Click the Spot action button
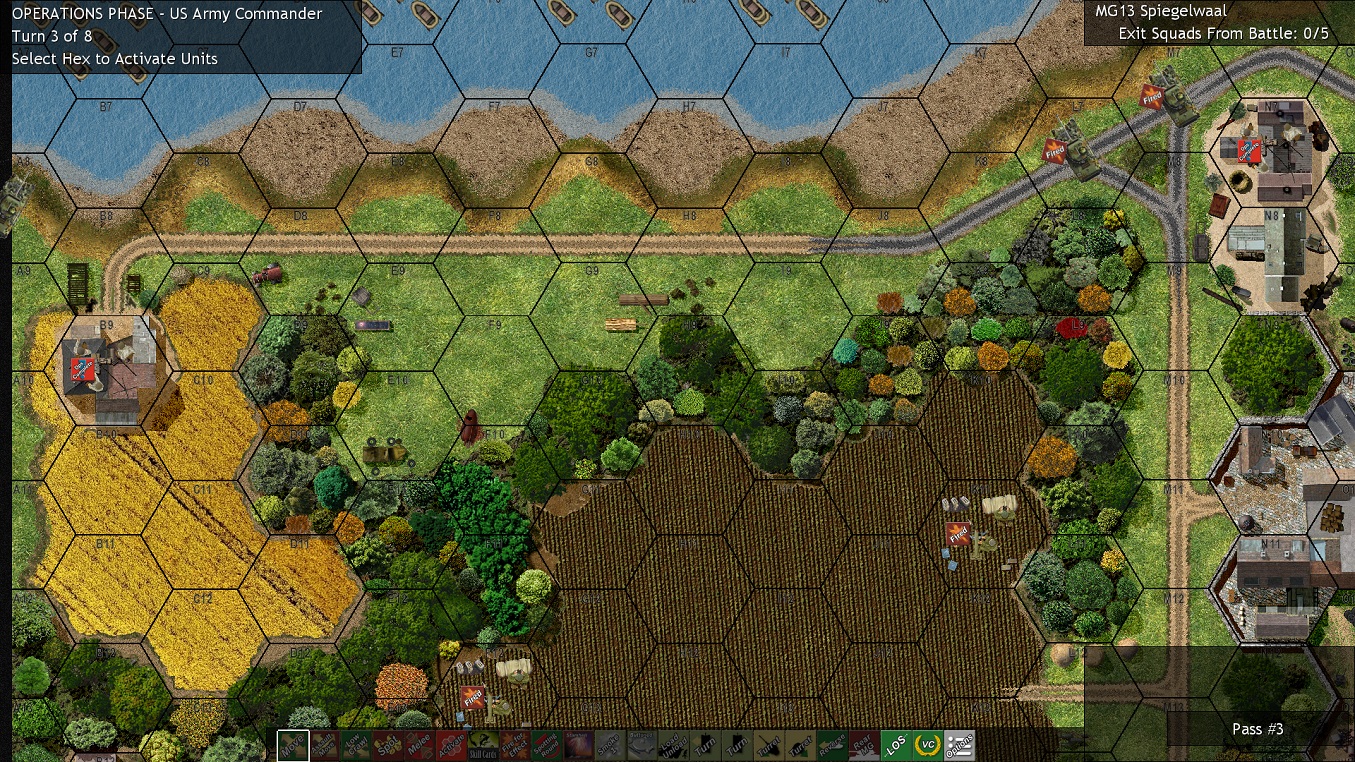Screen dimensions: 1355x762 pyautogui.click(x=387, y=746)
